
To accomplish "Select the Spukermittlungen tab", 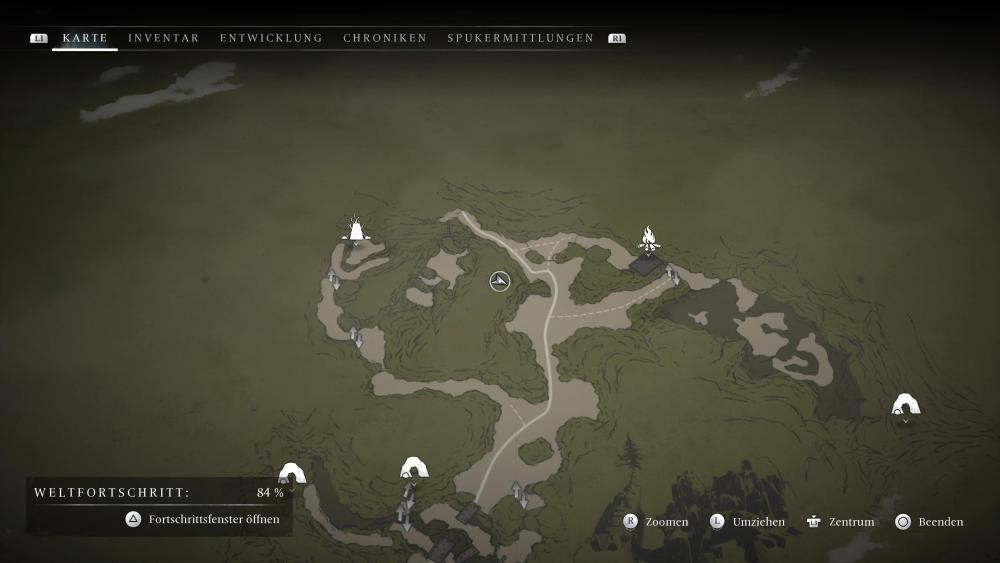I will click(520, 38).
